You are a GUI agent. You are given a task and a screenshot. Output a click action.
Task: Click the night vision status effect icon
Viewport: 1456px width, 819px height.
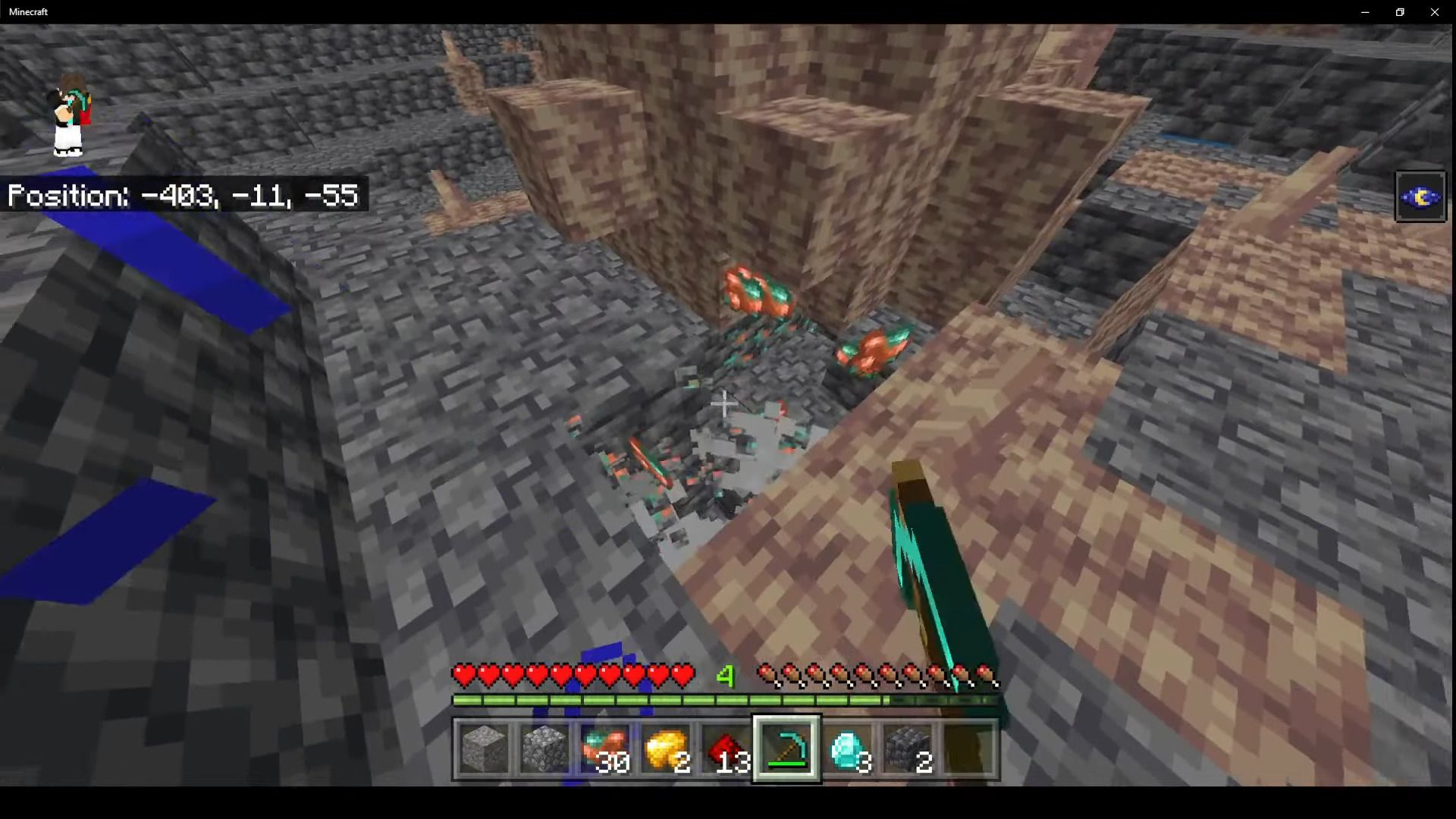click(x=1420, y=197)
